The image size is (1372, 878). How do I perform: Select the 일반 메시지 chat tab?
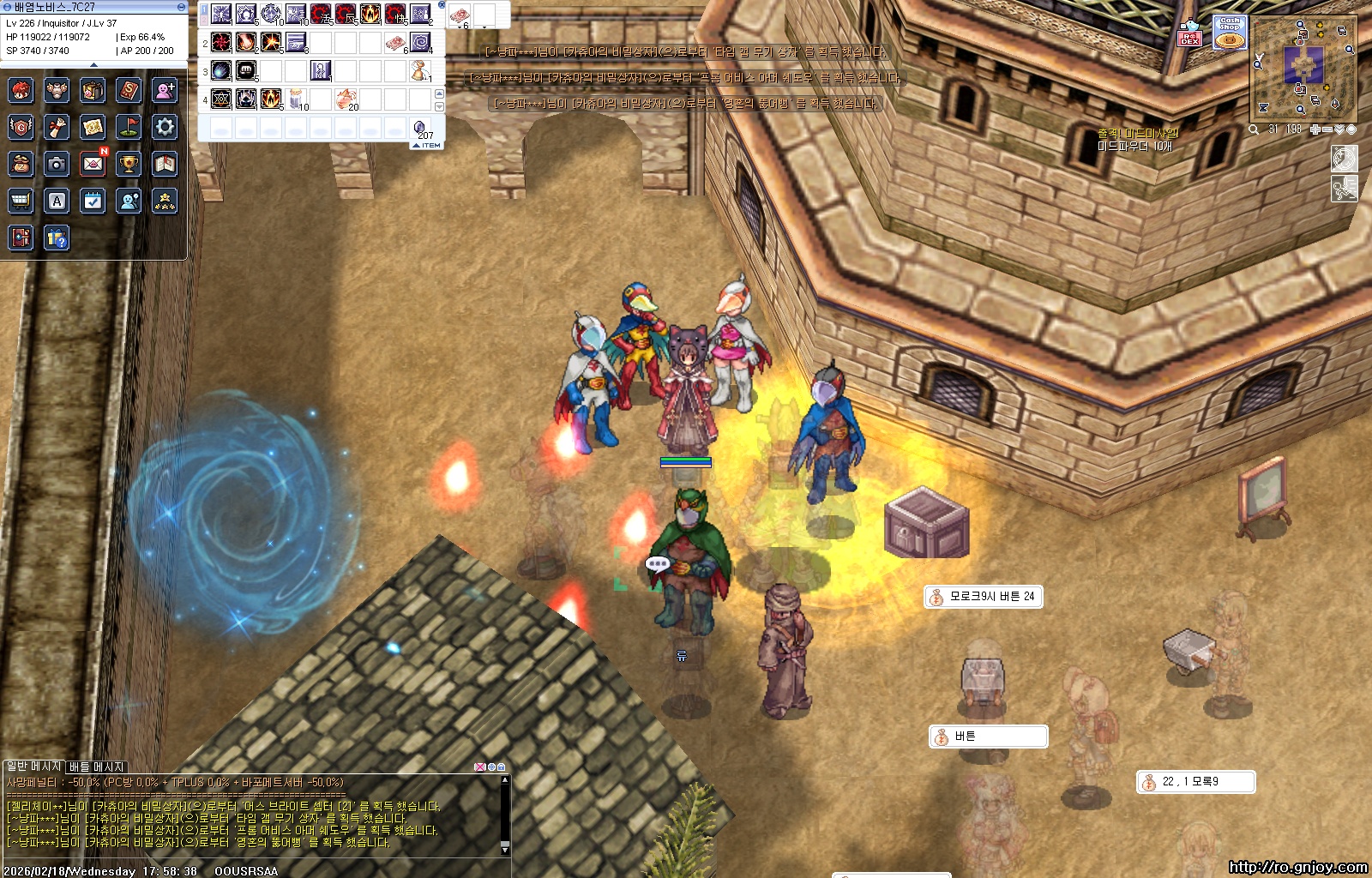point(33,766)
